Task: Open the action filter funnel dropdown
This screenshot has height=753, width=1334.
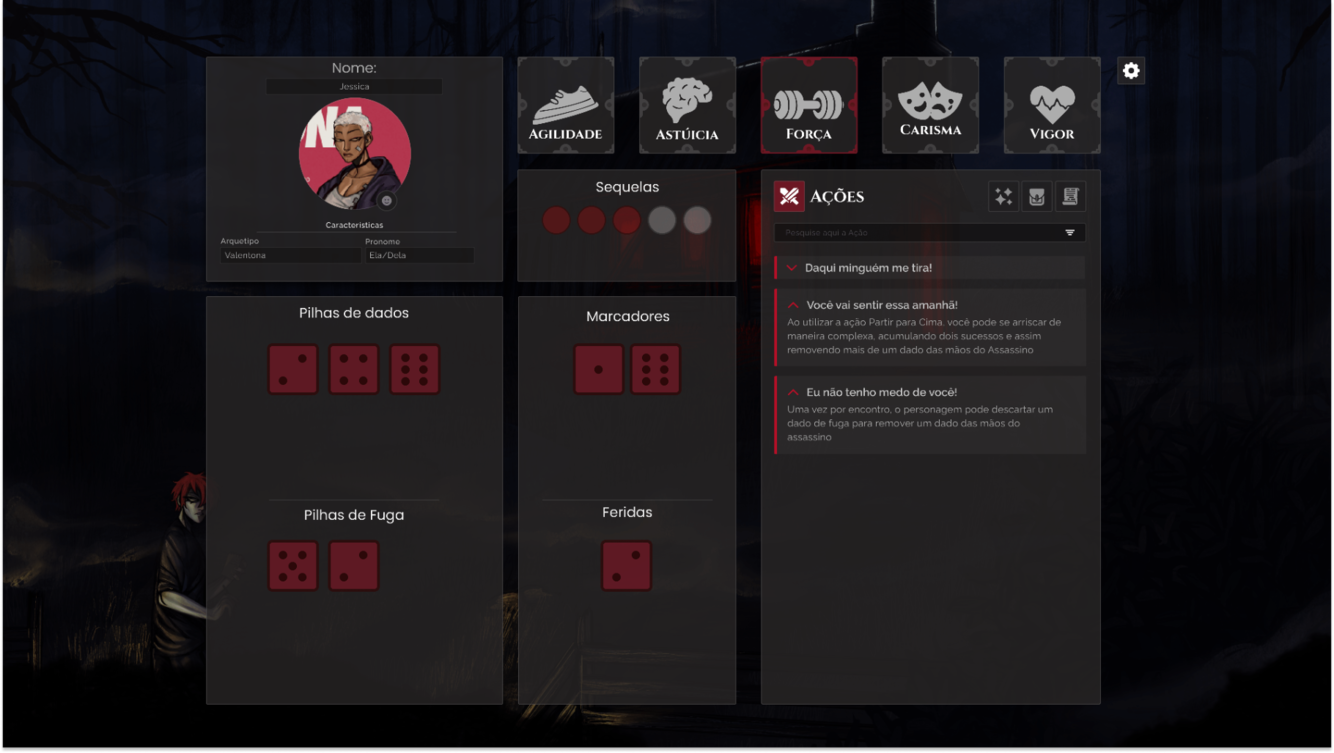Action: (x=1069, y=232)
